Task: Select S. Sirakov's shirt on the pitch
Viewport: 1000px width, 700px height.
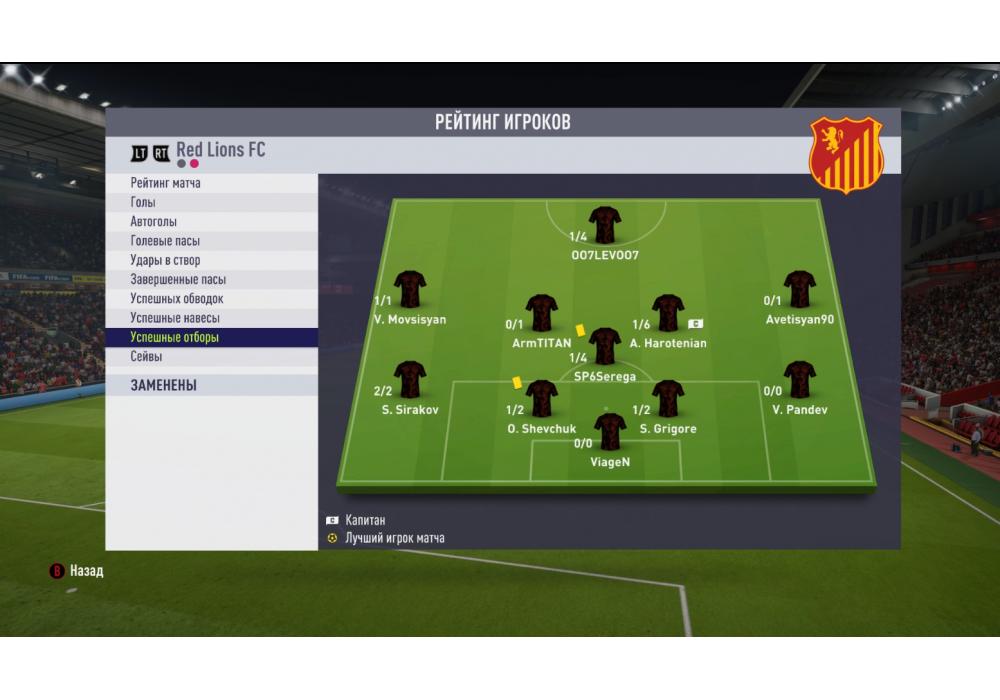Action: click(x=410, y=380)
